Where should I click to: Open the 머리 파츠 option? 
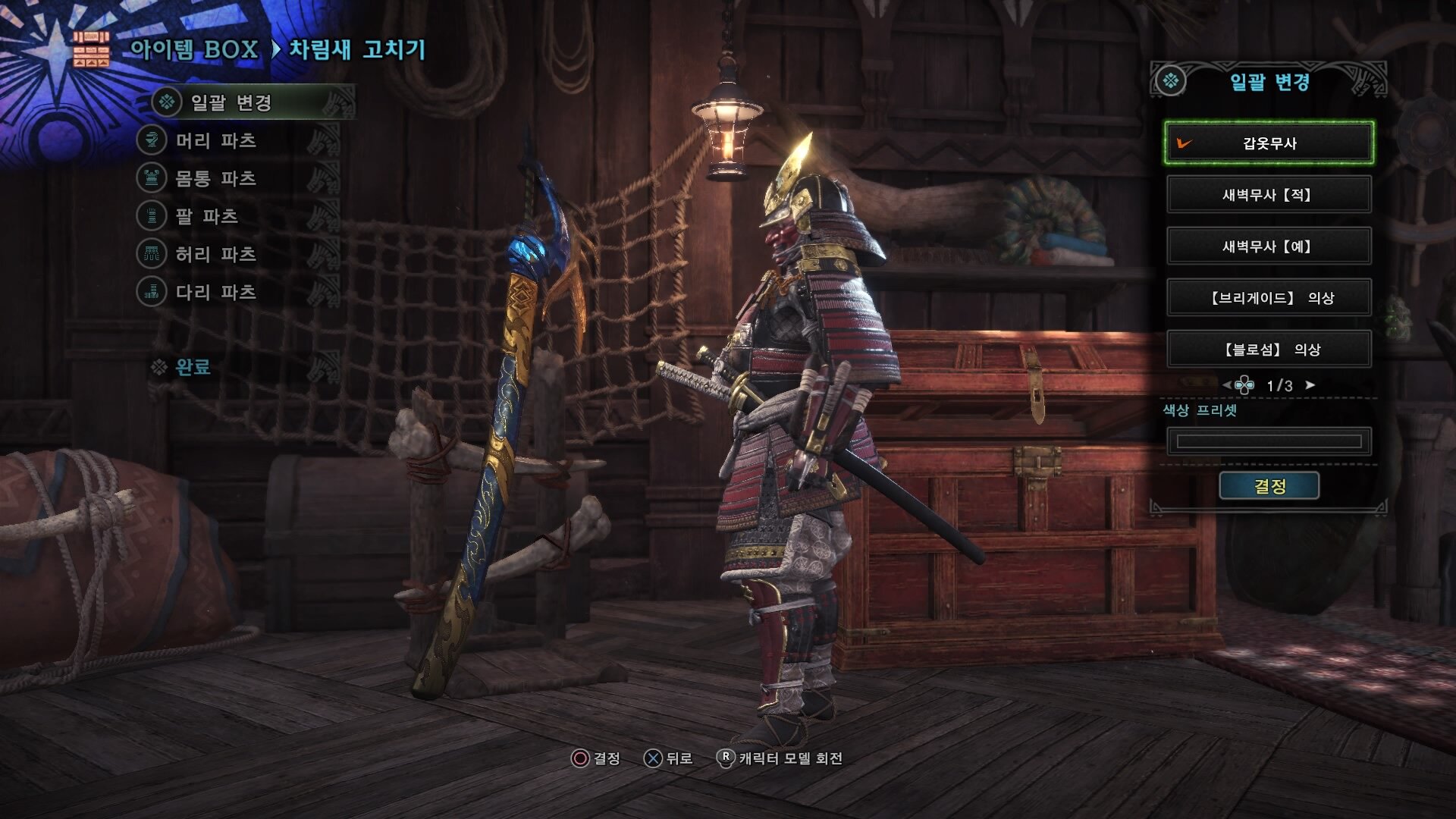point(215,140)
